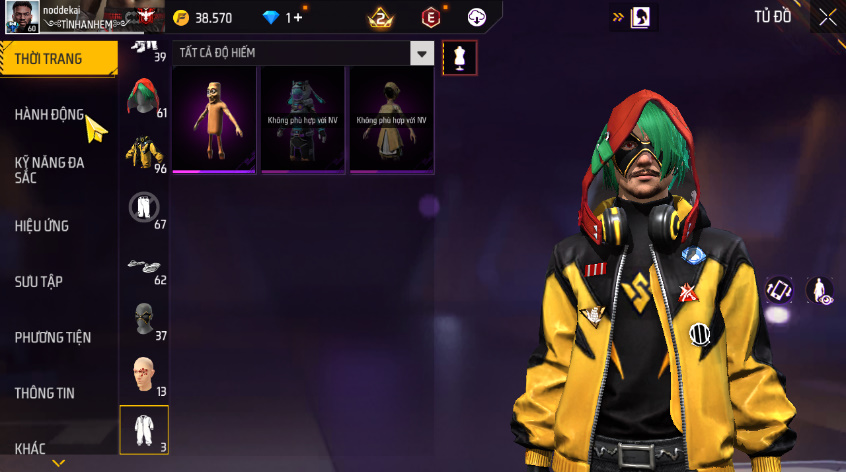The height and width of the screenshot is (472, 846).
Task: Click the gold coin balance
Action: click(x=203, y=18)
